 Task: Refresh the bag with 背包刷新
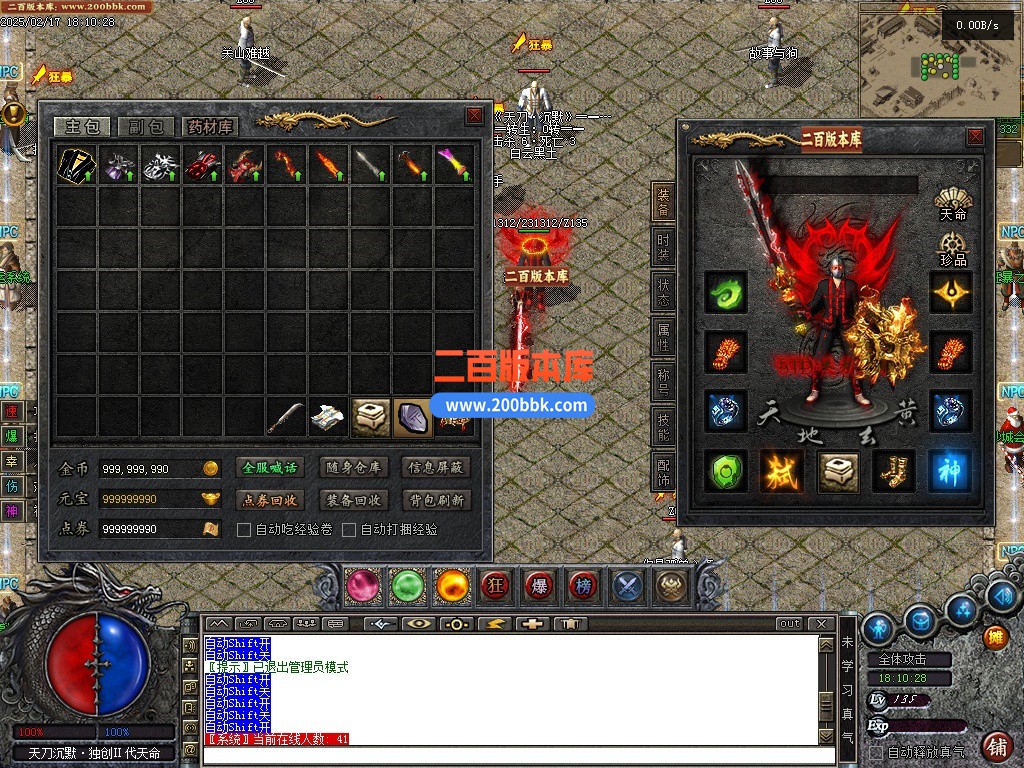(x=436, y=500)
